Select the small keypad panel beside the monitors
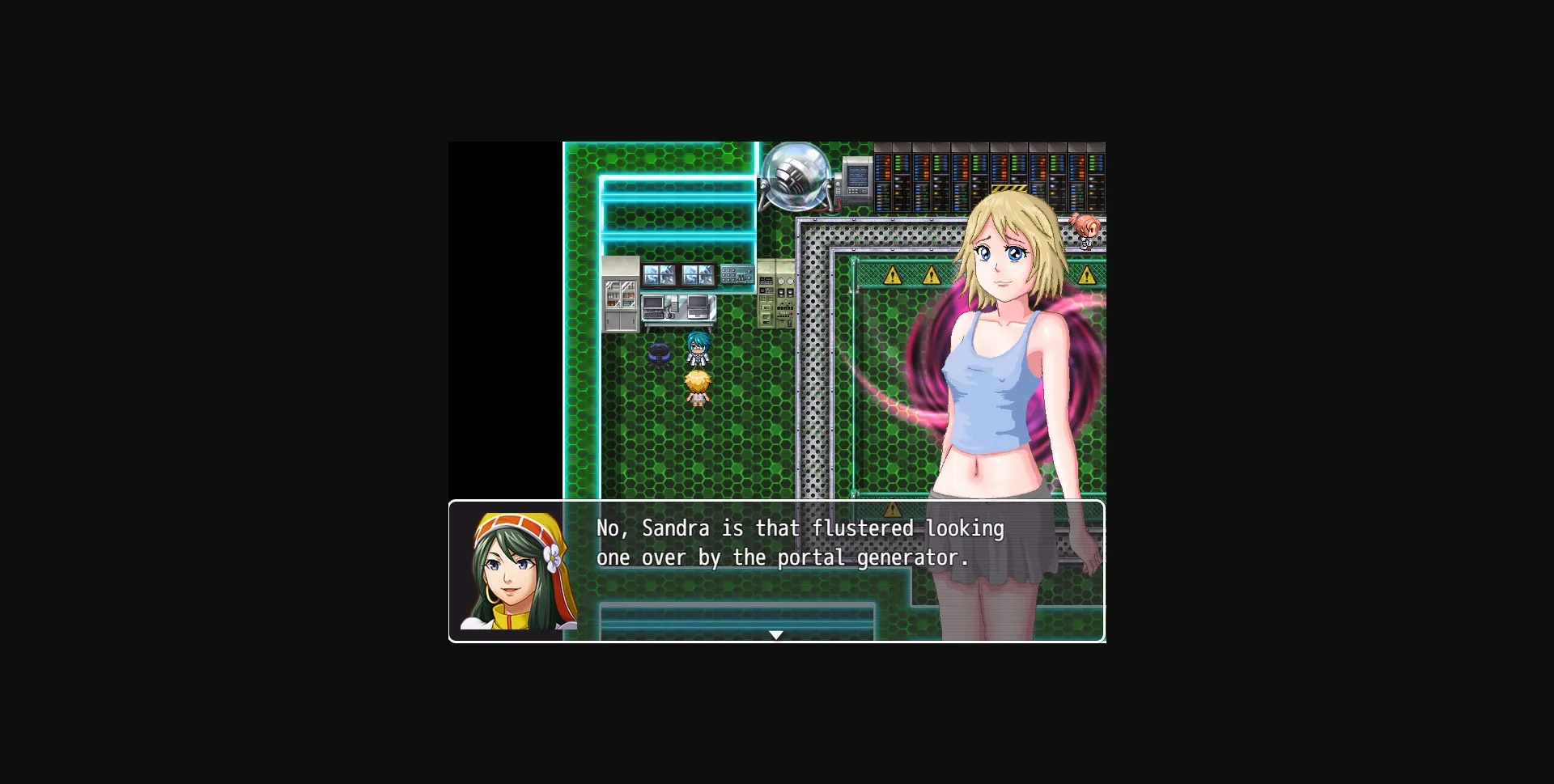Screen dimensions: 1554x784 click(737, 275)
